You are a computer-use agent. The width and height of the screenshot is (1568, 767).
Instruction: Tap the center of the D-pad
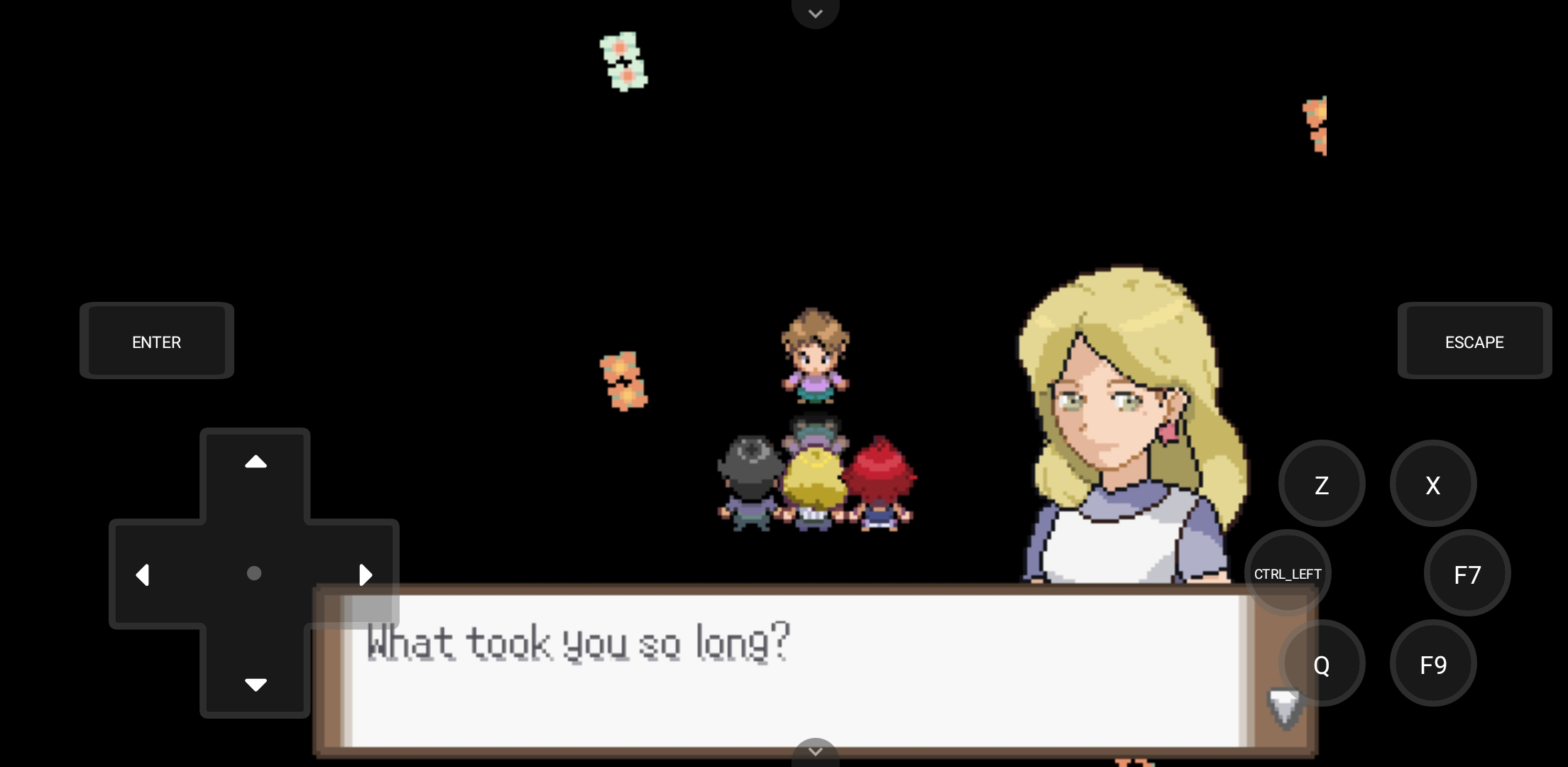(x=255, y=573)
